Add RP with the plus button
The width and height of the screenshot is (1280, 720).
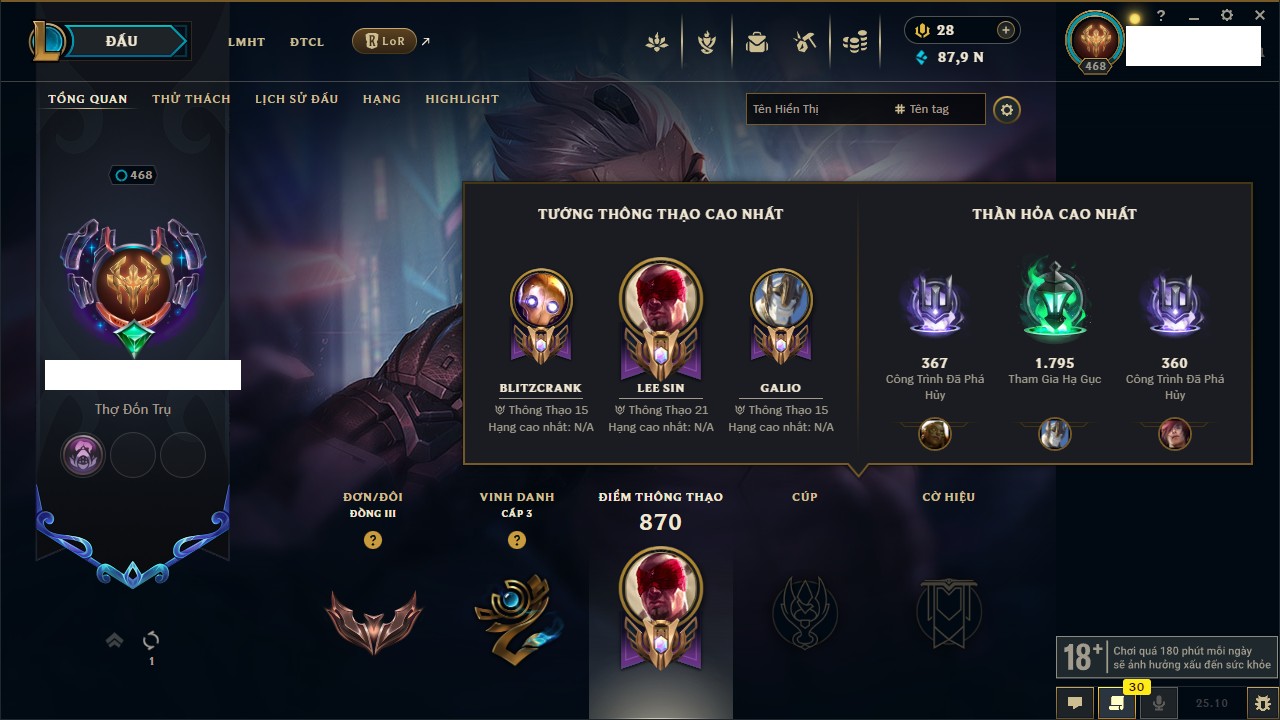pos(1006,30)
